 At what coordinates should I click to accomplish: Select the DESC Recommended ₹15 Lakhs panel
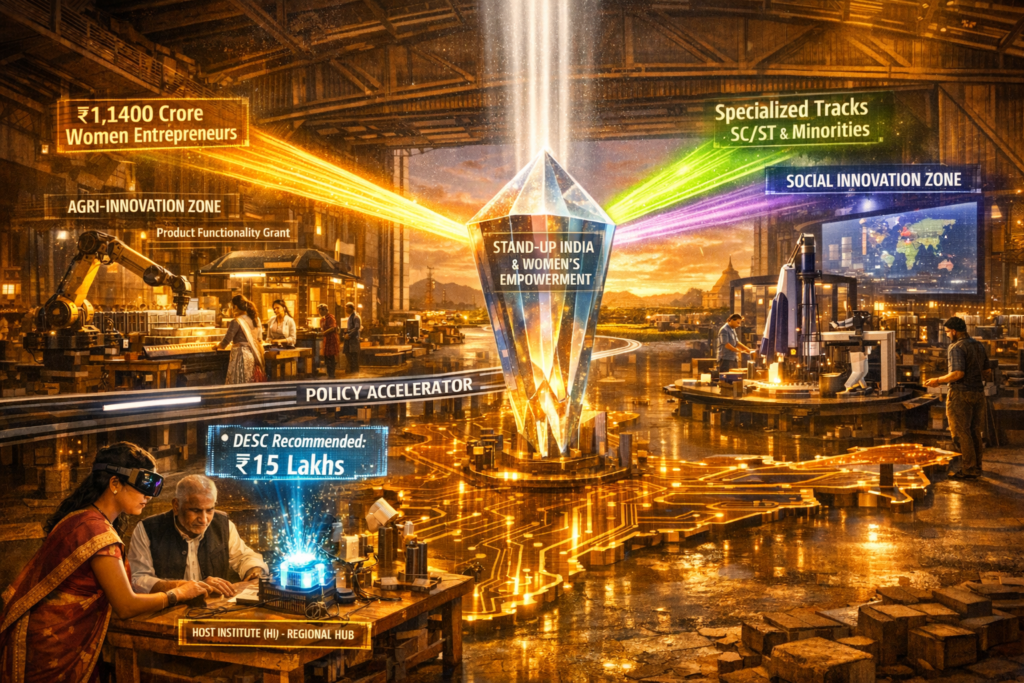tap(296, 452)
